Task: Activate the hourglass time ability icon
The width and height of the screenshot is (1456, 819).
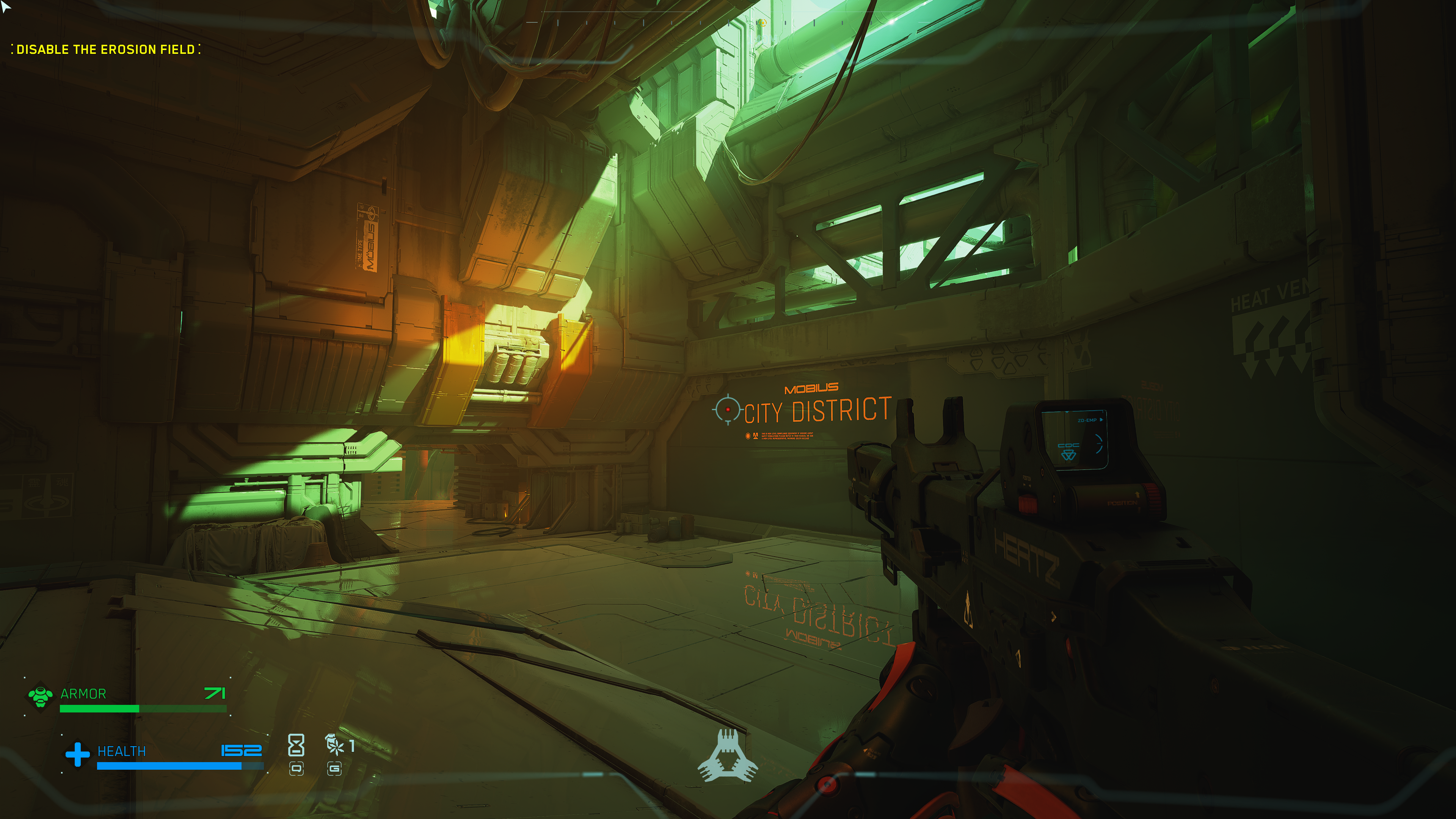Action: click(296, 745)
